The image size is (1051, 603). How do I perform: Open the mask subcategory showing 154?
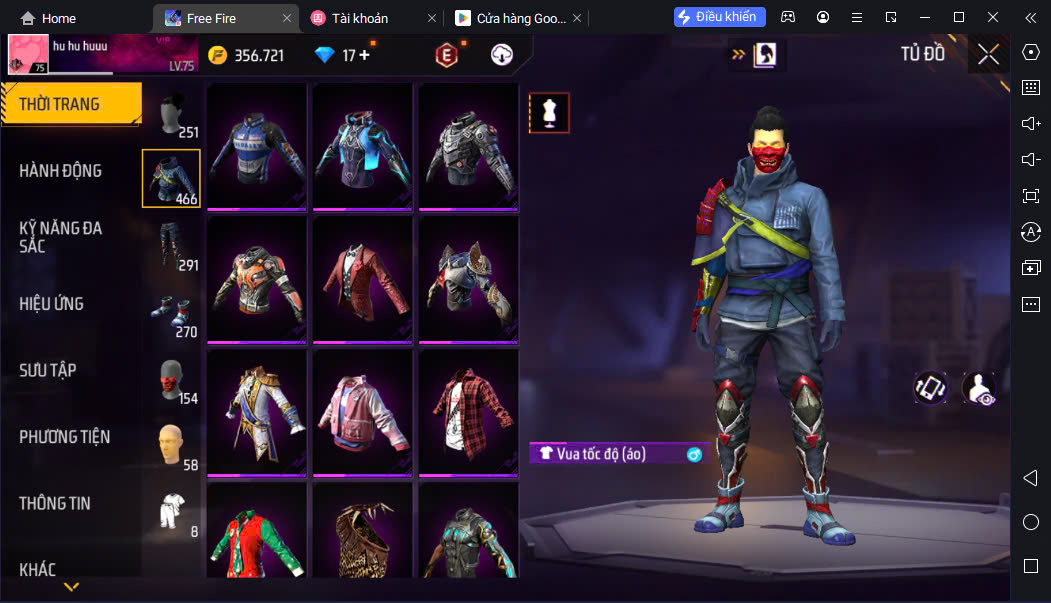tap(172, 380)
